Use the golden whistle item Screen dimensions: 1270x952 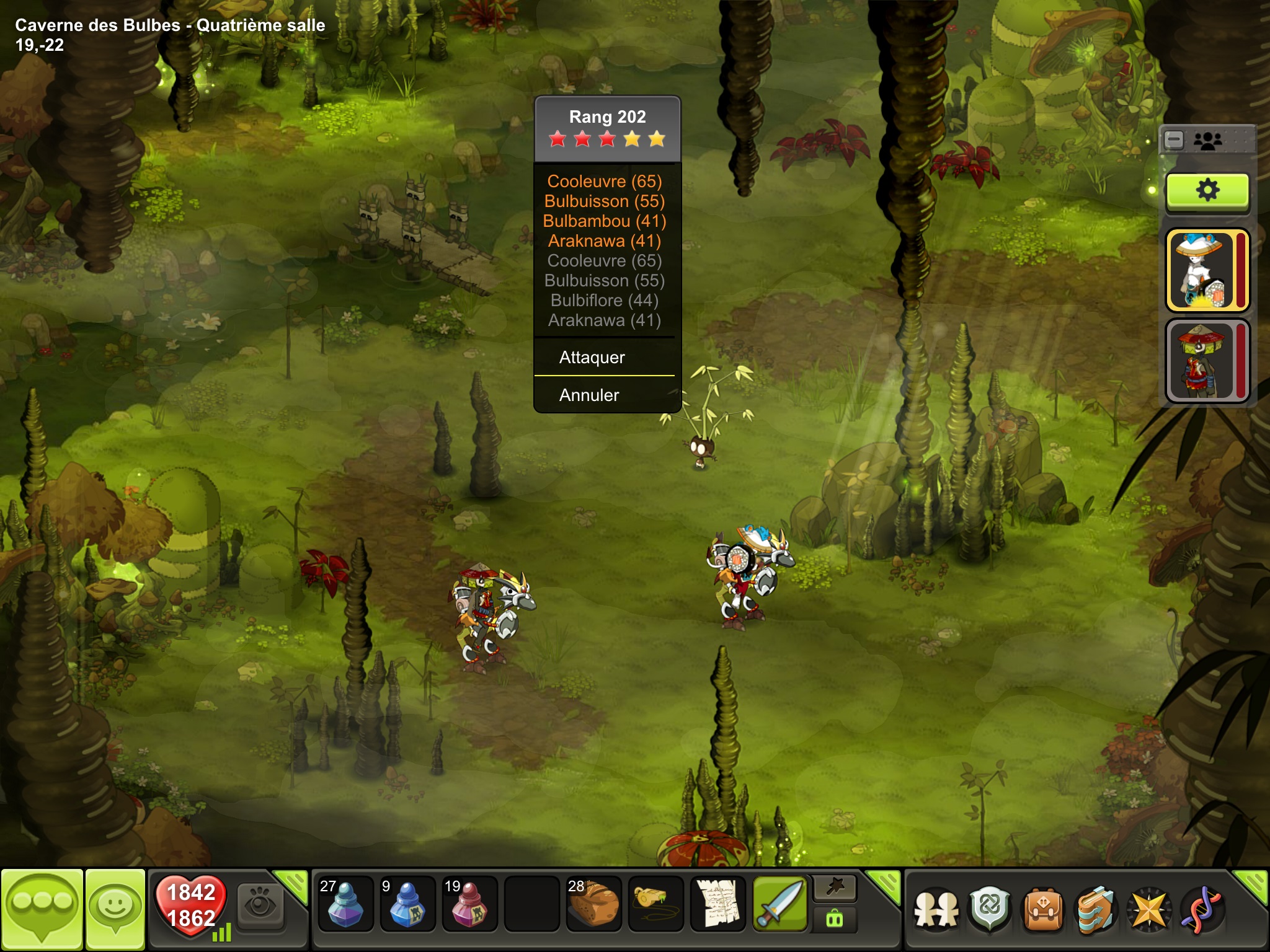point(655,905)
